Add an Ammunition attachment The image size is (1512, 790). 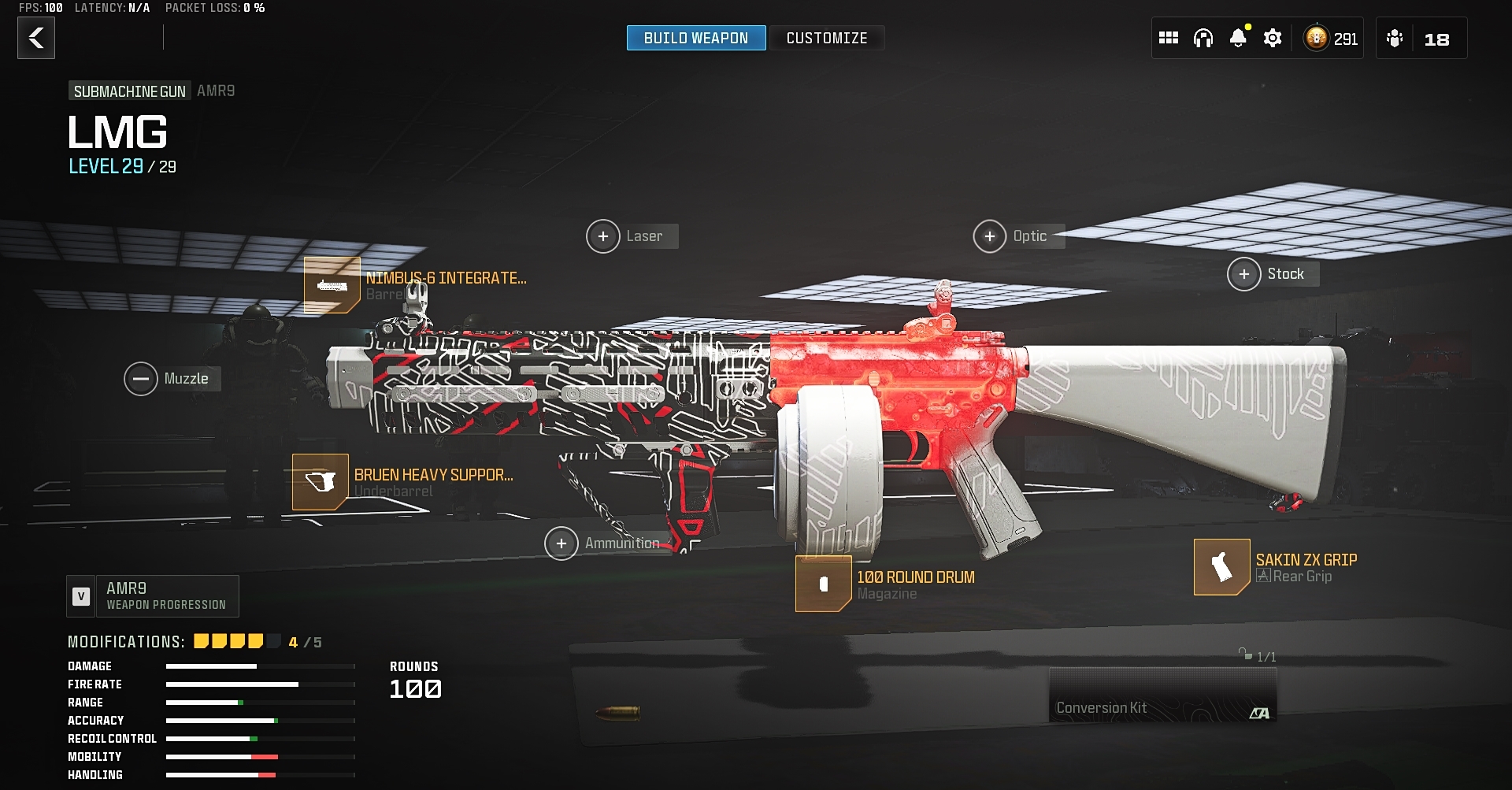pos(561,543)
